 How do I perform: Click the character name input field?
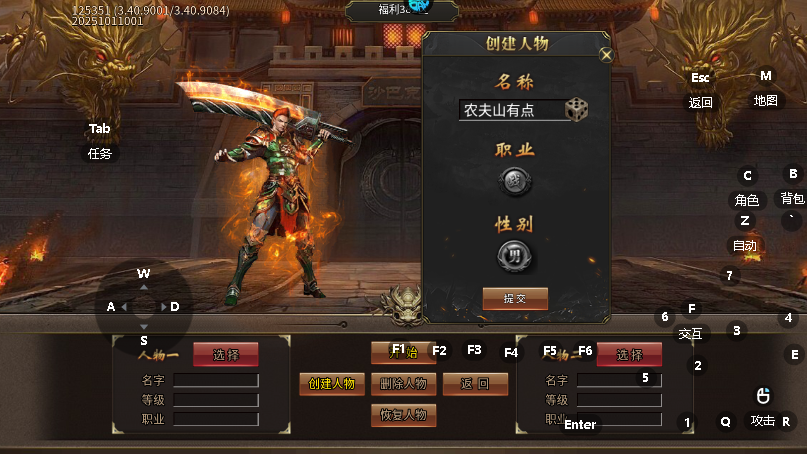pos(510,110)
